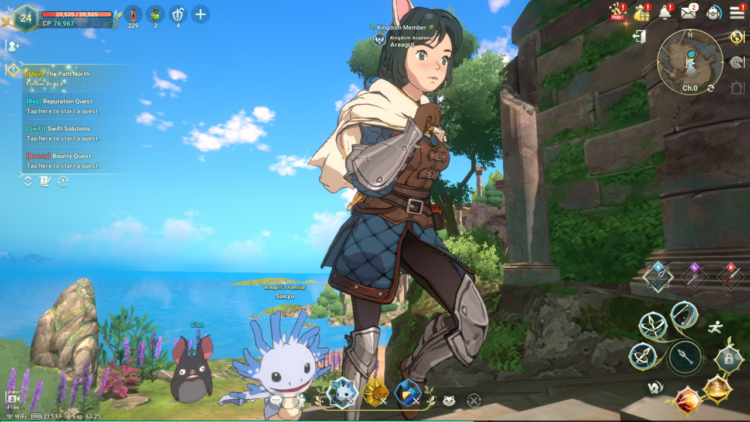This screenshot has height=422, width=750.
Task: Click the plus button beside consumables
Action: pyautogui.click(x=200, y=14)
